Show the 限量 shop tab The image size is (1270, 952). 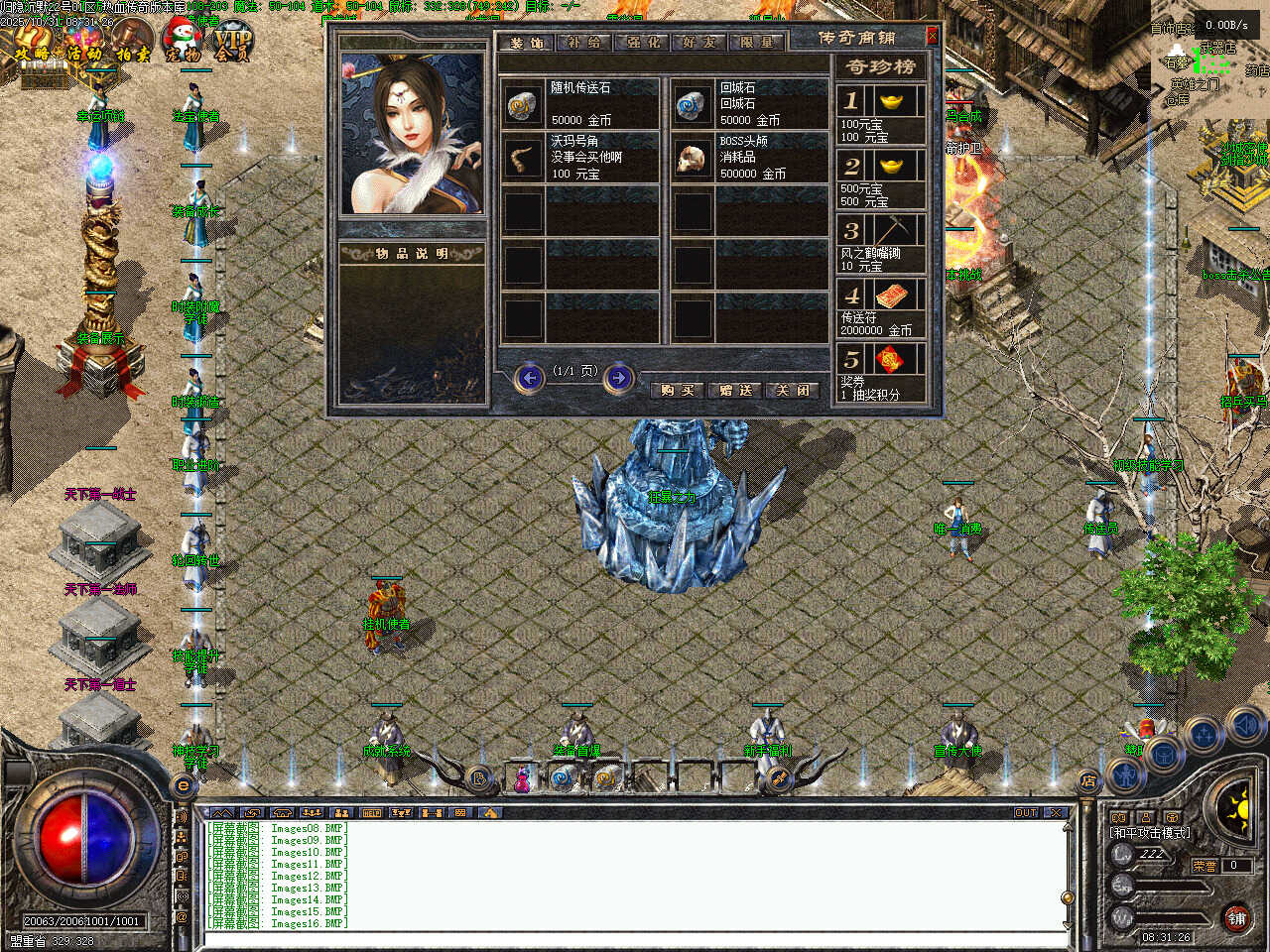(757, 43)
